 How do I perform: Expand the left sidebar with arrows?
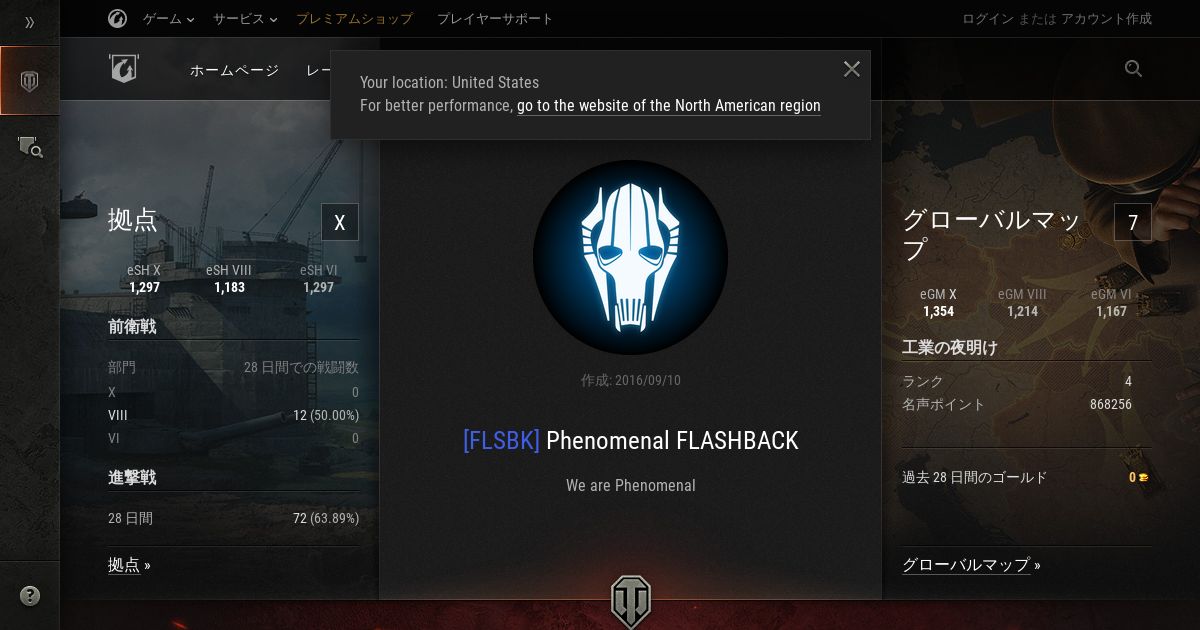tap(30, 22)
